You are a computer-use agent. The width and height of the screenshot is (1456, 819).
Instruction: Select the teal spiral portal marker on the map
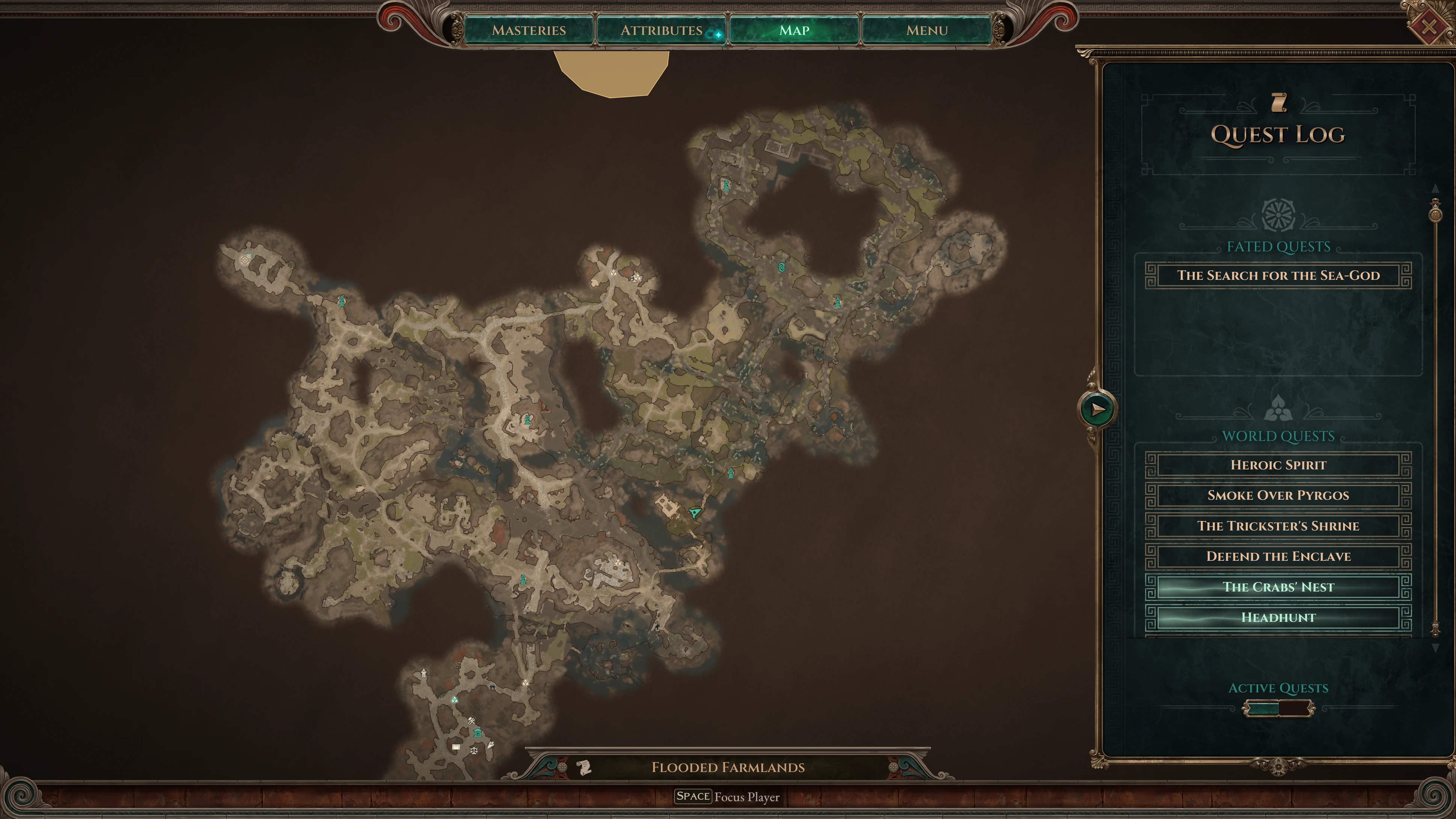(782, 267)
